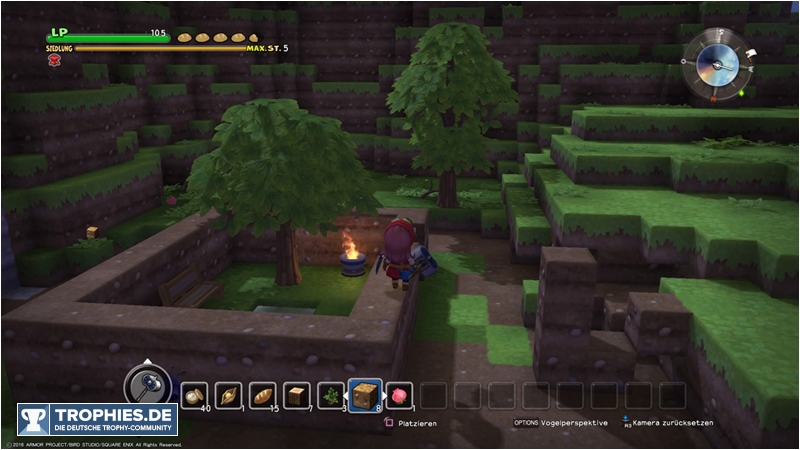Screen dimensions: 800x450
Task: Select the green plant sprig slot
Action: [x=331, y=396]
